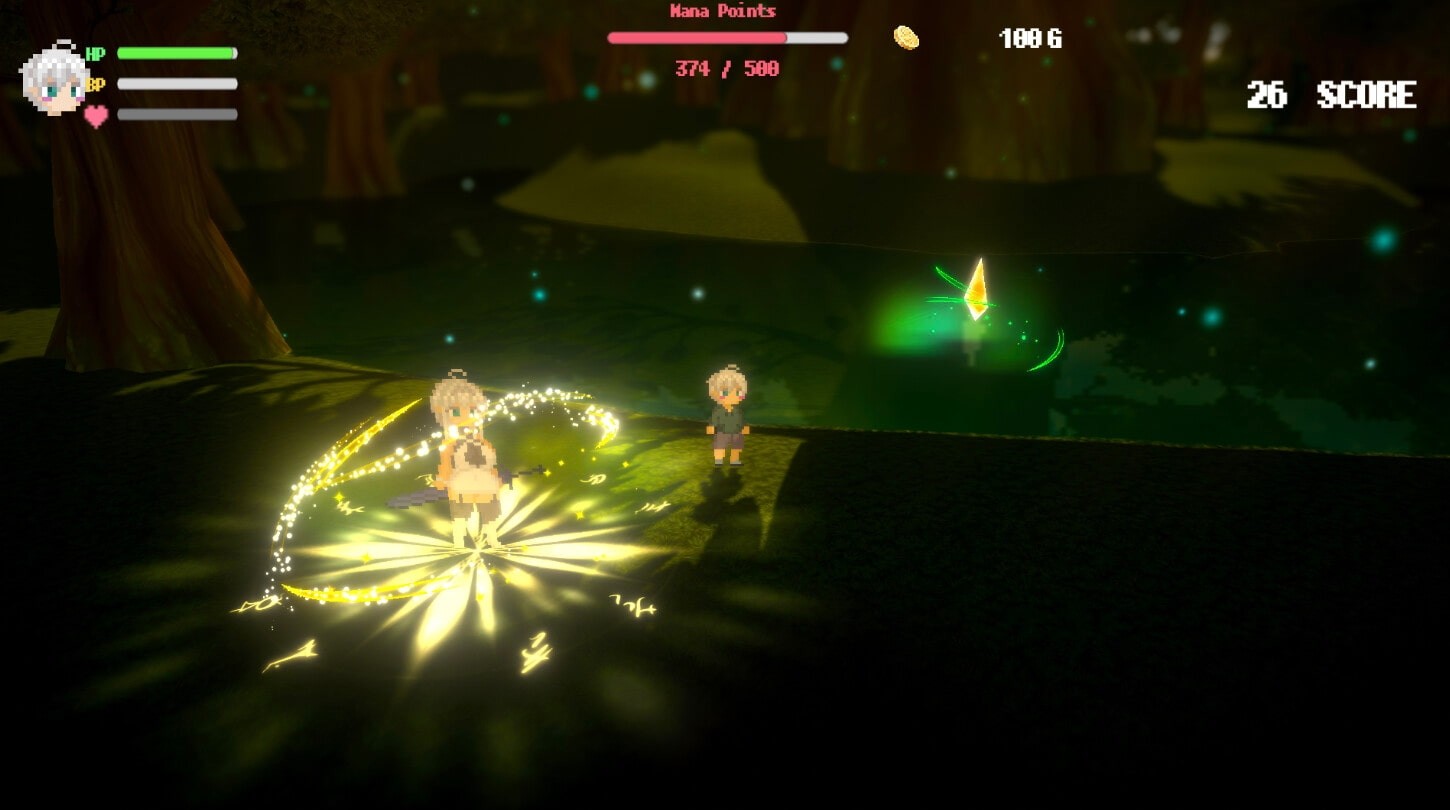Click the white-haired character portrait
The height and width of the screenshot is (810, 1450).
(x=54, y=78)
